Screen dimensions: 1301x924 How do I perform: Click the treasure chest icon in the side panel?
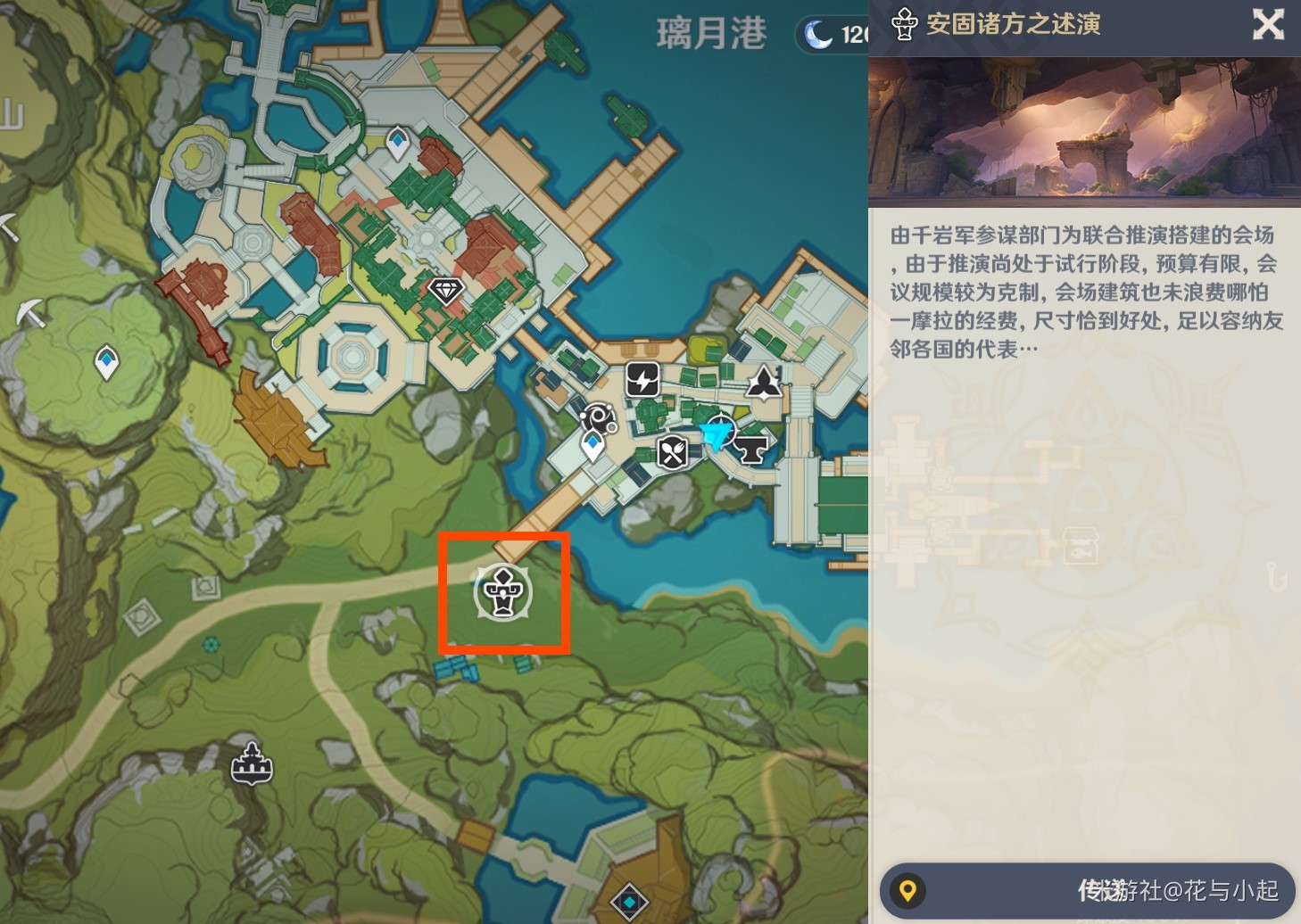[1080, 547]
